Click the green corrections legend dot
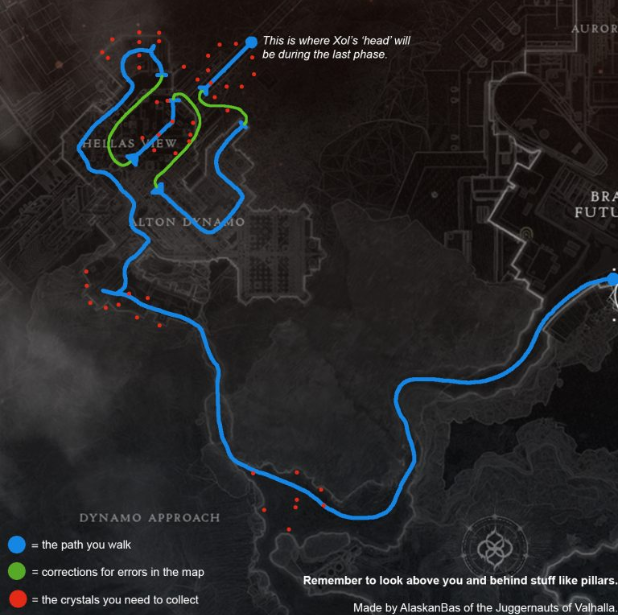 tap(16, 572)
